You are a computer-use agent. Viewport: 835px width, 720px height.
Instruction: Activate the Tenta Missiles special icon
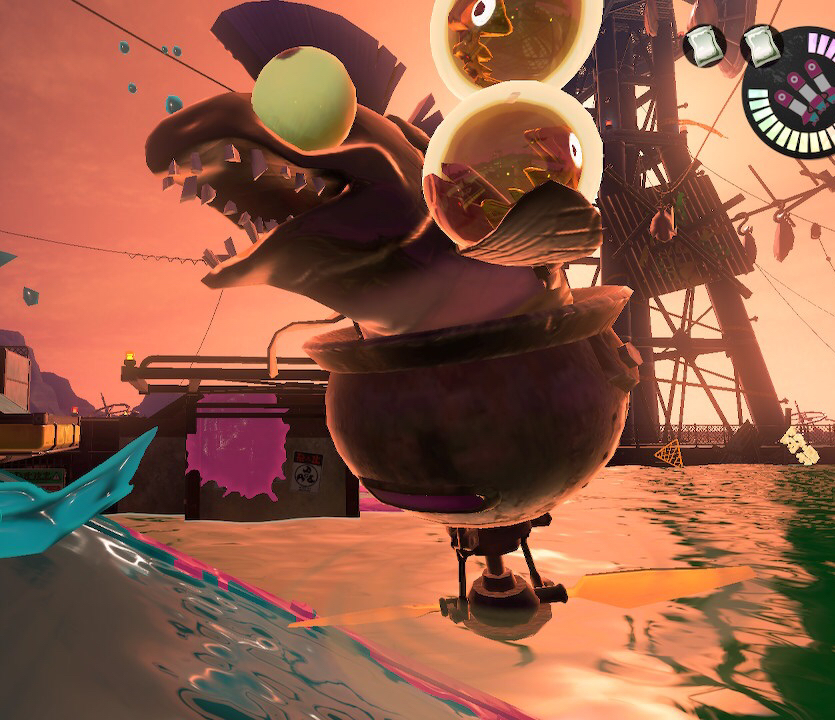coord(802,90)
